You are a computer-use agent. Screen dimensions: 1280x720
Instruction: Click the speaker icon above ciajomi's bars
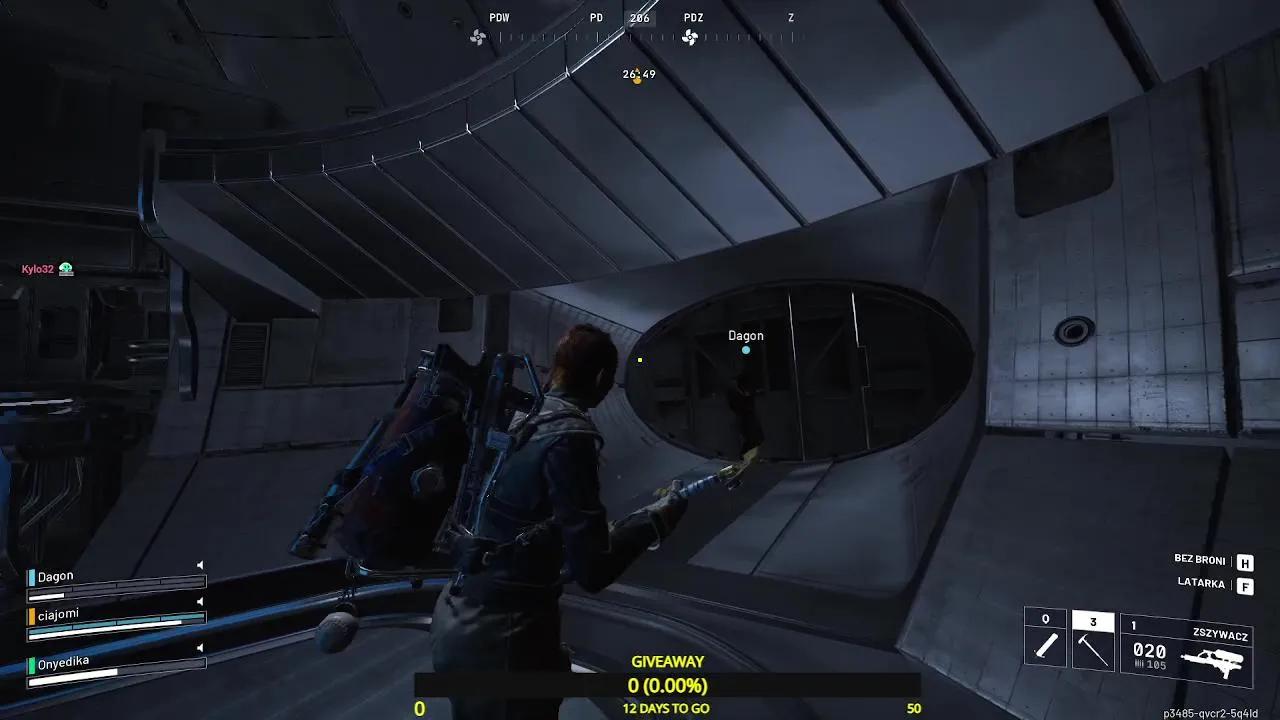200,602
